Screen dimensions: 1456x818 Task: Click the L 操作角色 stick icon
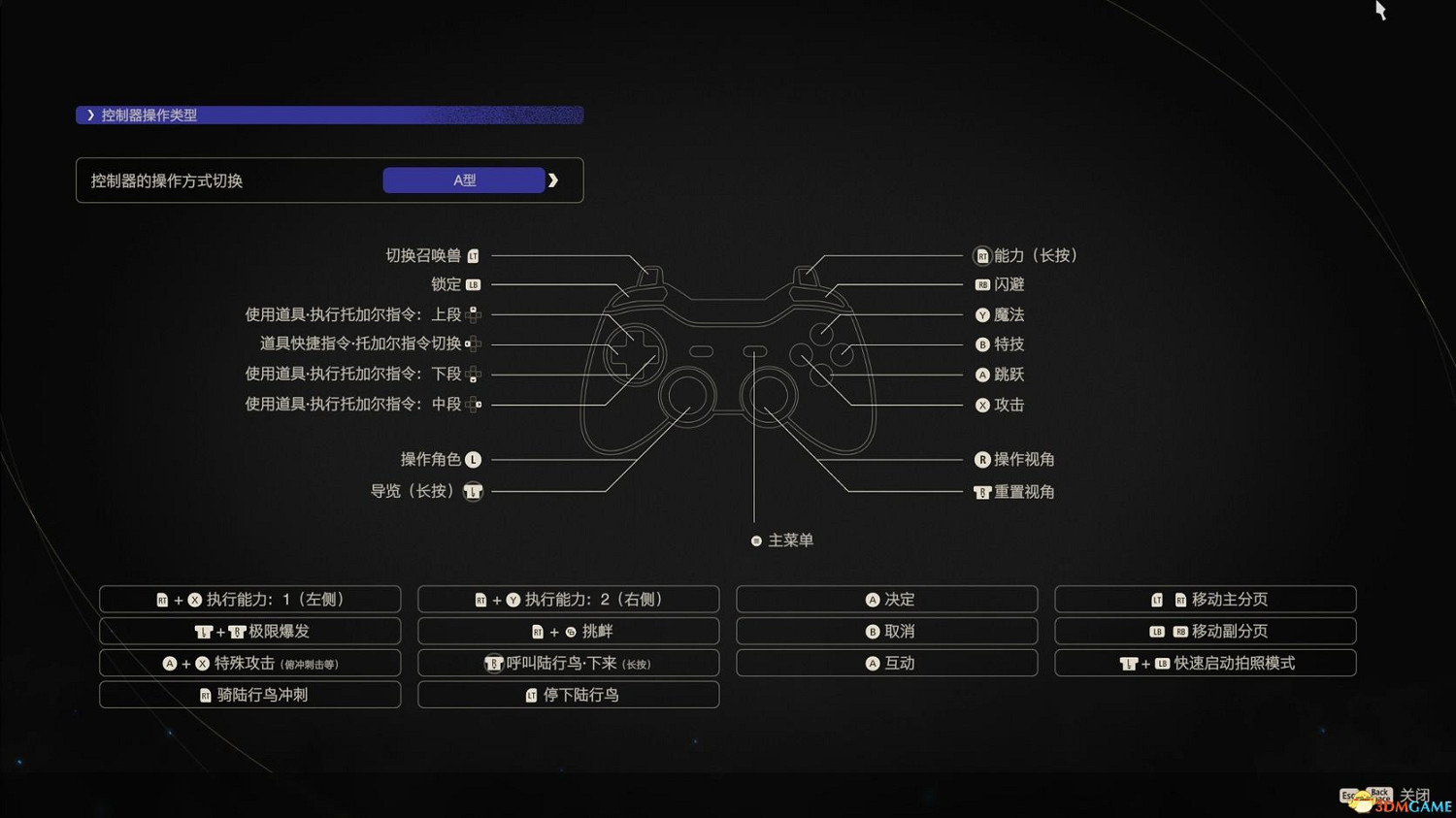pyautogui.click(x=473, y=459)
